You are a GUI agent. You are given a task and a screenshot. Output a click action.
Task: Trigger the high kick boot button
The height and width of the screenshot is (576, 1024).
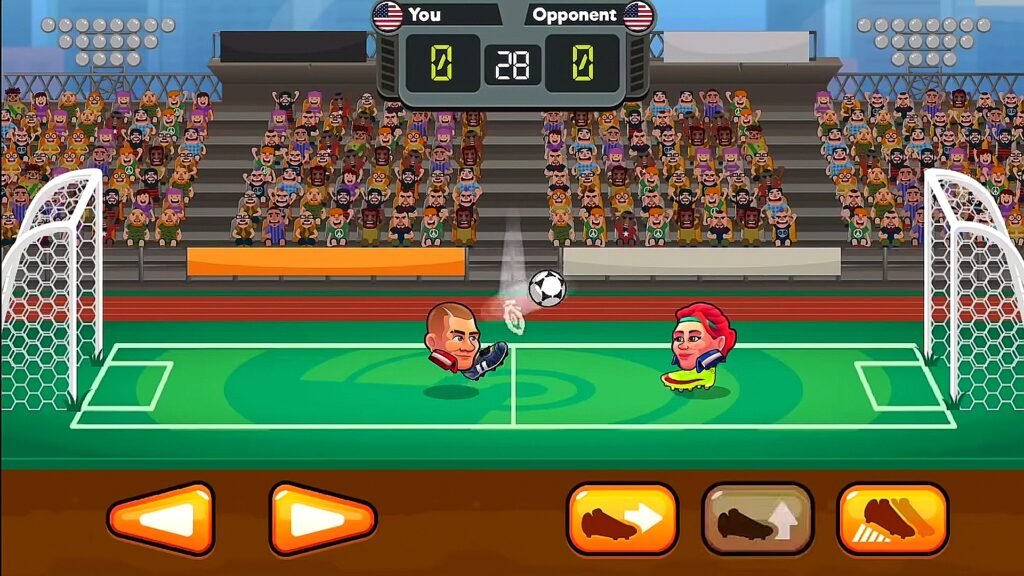coord(892,519)
